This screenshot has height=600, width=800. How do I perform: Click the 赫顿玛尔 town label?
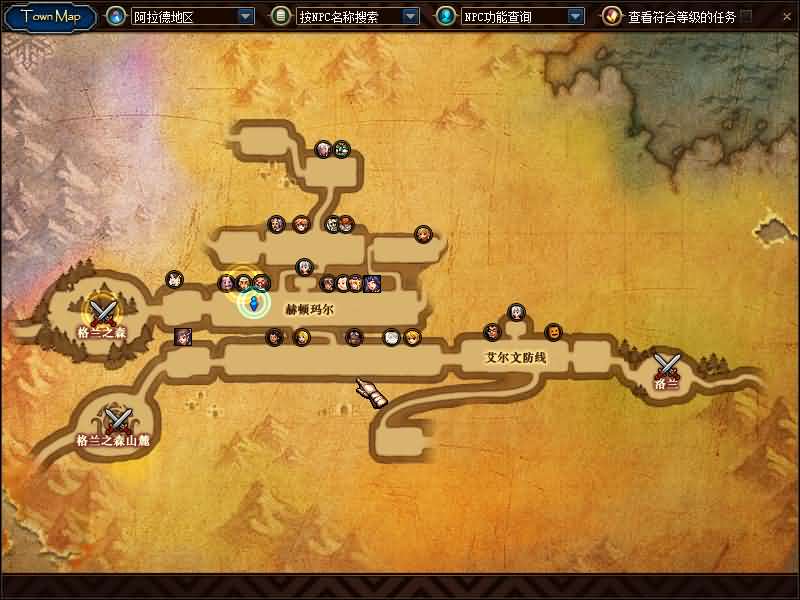pos(309,310)
